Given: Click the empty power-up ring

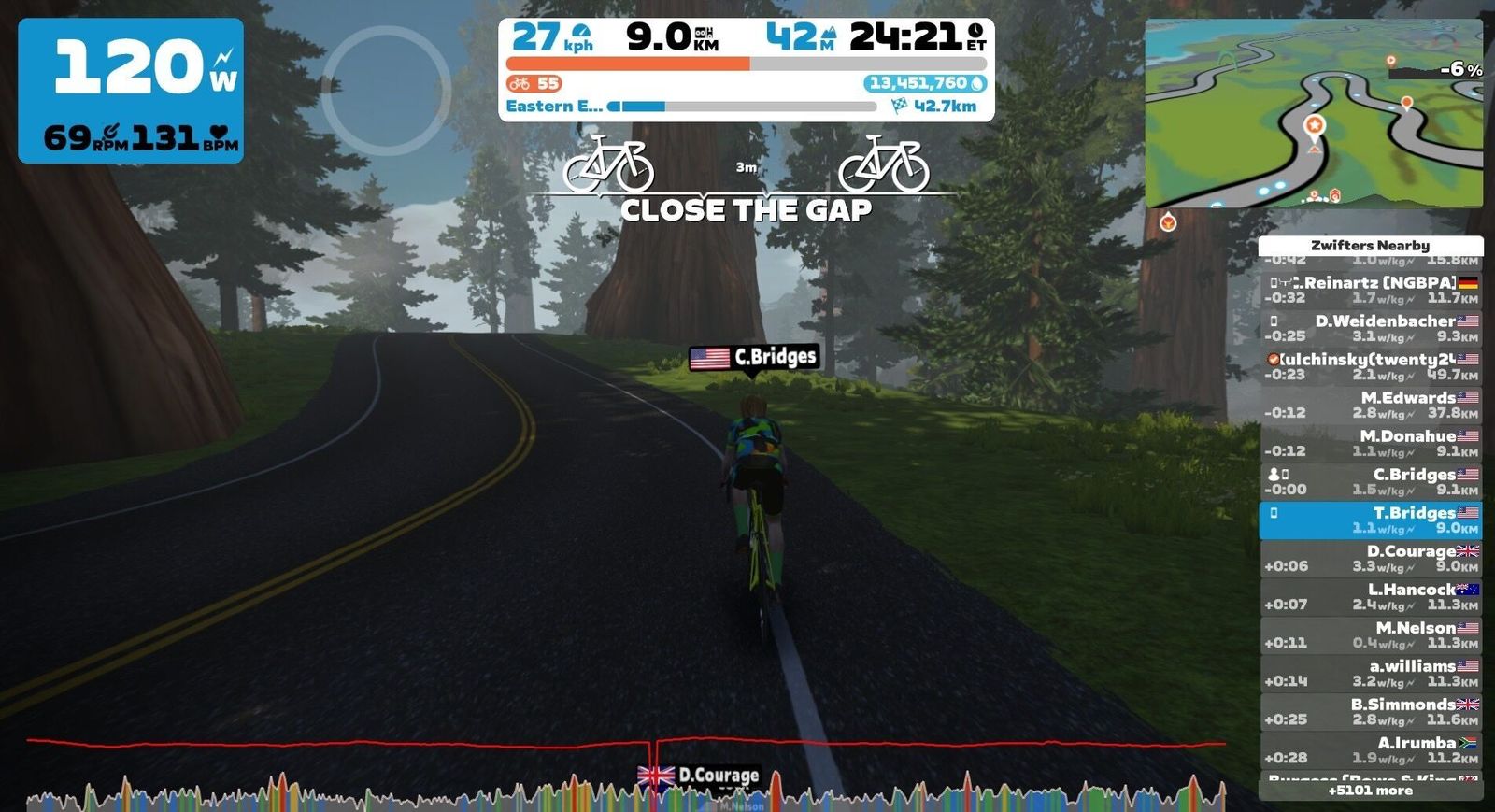Looking at the screenshot, I should point(385,90).
